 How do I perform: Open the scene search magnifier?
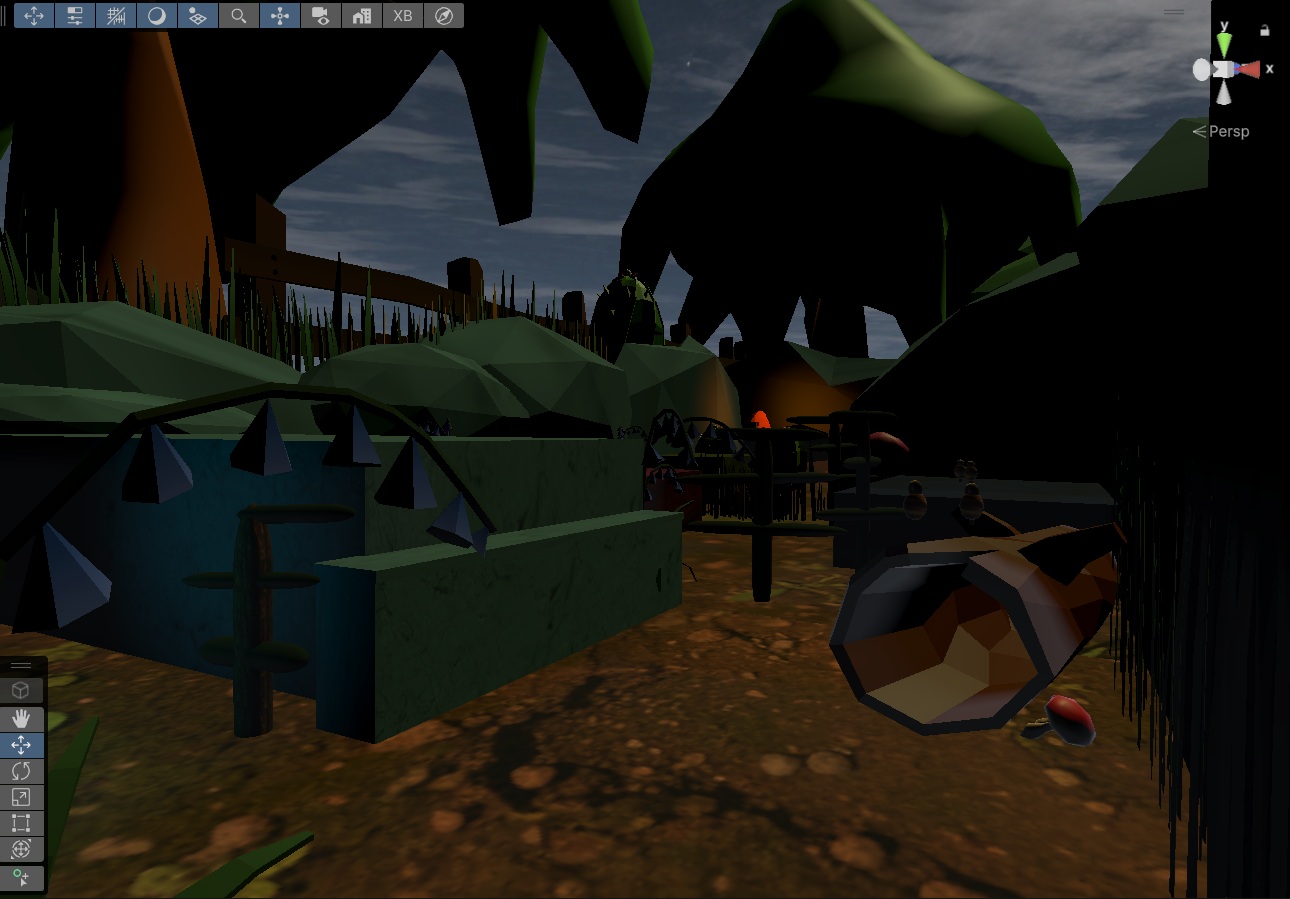[x=238, y=15]
